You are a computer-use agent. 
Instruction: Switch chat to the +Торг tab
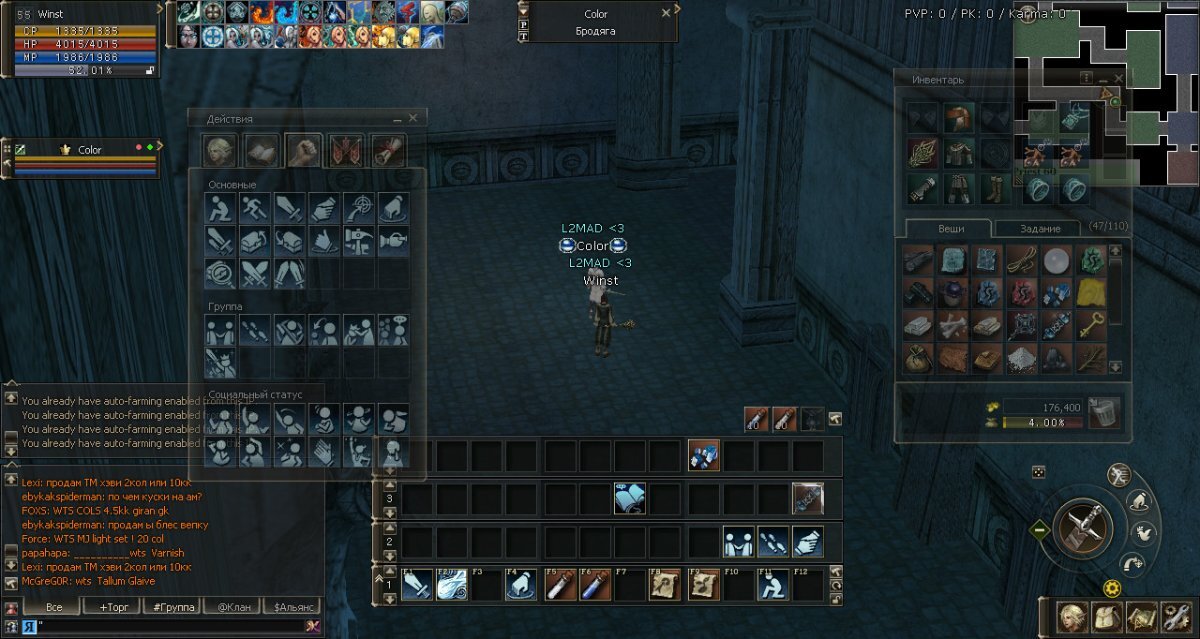click(x=111, y=607)
